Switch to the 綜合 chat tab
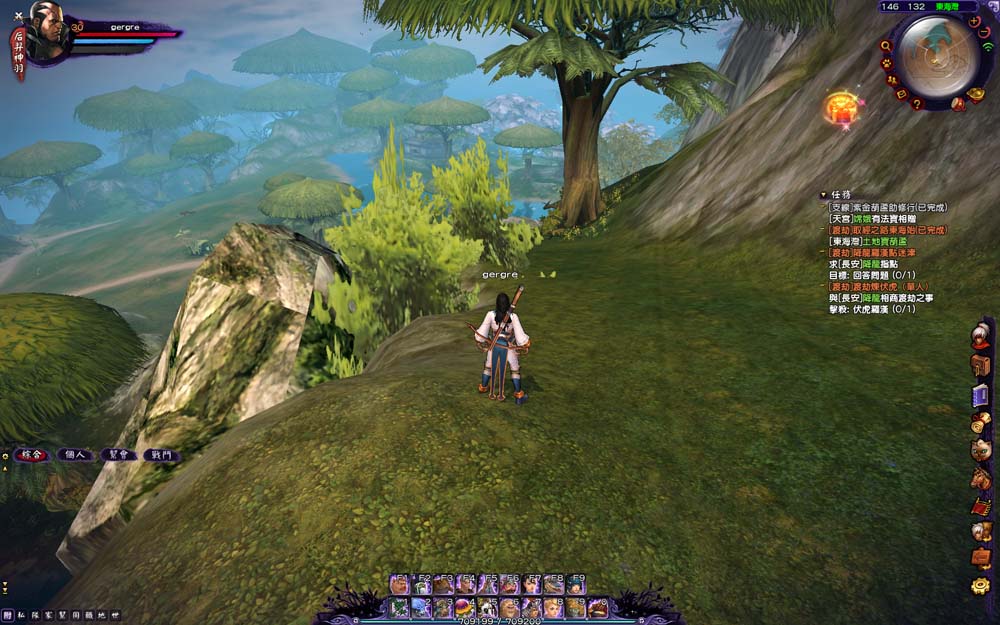1000x625 pixels. (x=30, y=455)
